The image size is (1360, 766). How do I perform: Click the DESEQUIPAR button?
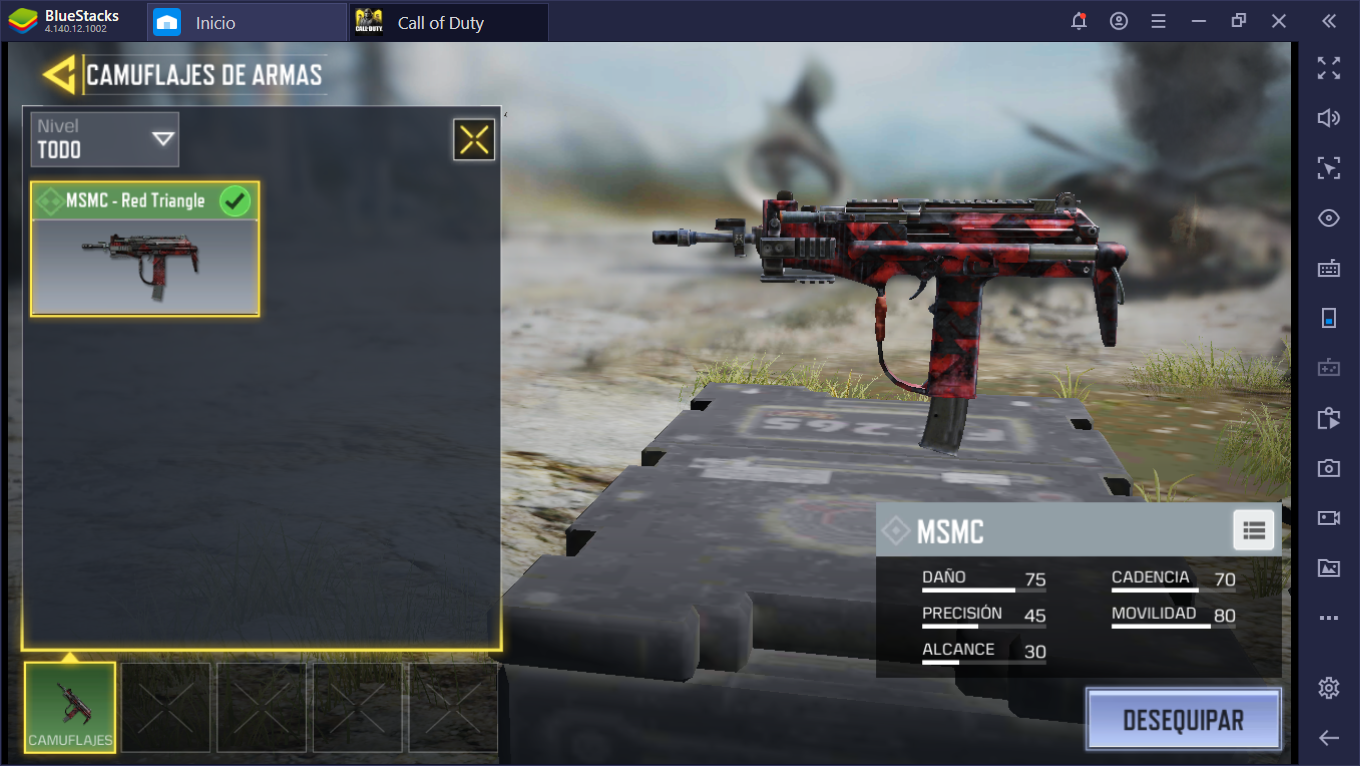click(1183, 719)
